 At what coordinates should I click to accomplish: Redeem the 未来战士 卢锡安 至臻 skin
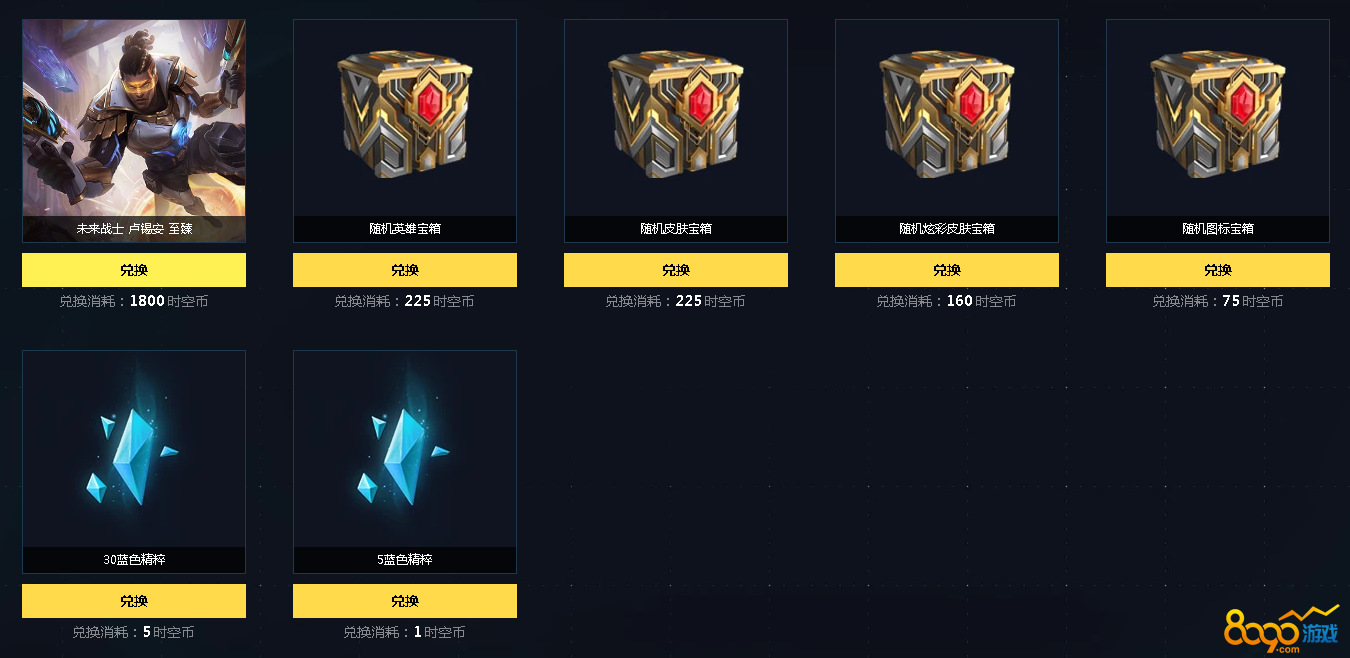coord(134,270)
